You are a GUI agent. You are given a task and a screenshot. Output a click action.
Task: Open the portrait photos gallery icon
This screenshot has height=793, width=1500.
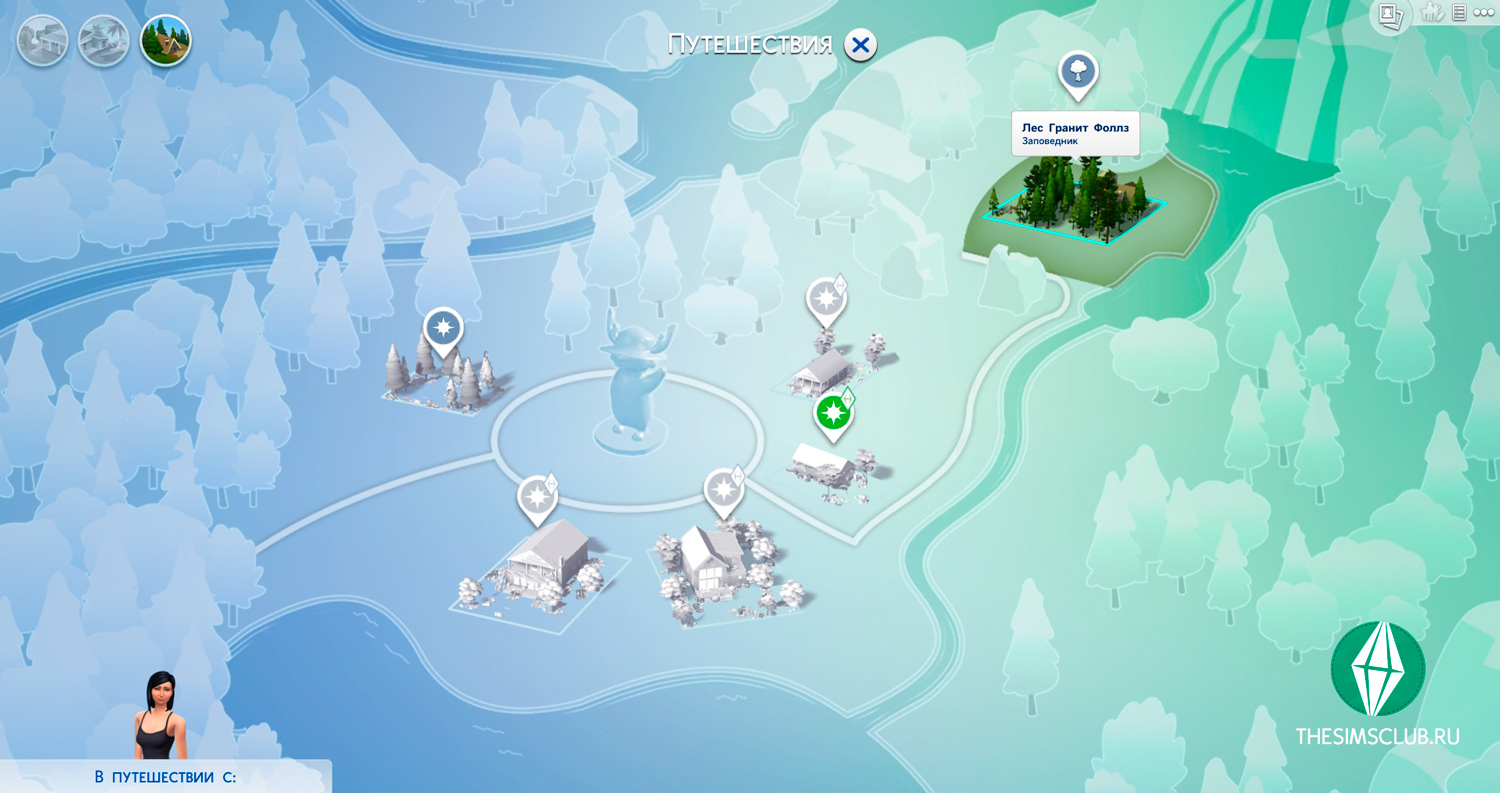point(1390,14)
